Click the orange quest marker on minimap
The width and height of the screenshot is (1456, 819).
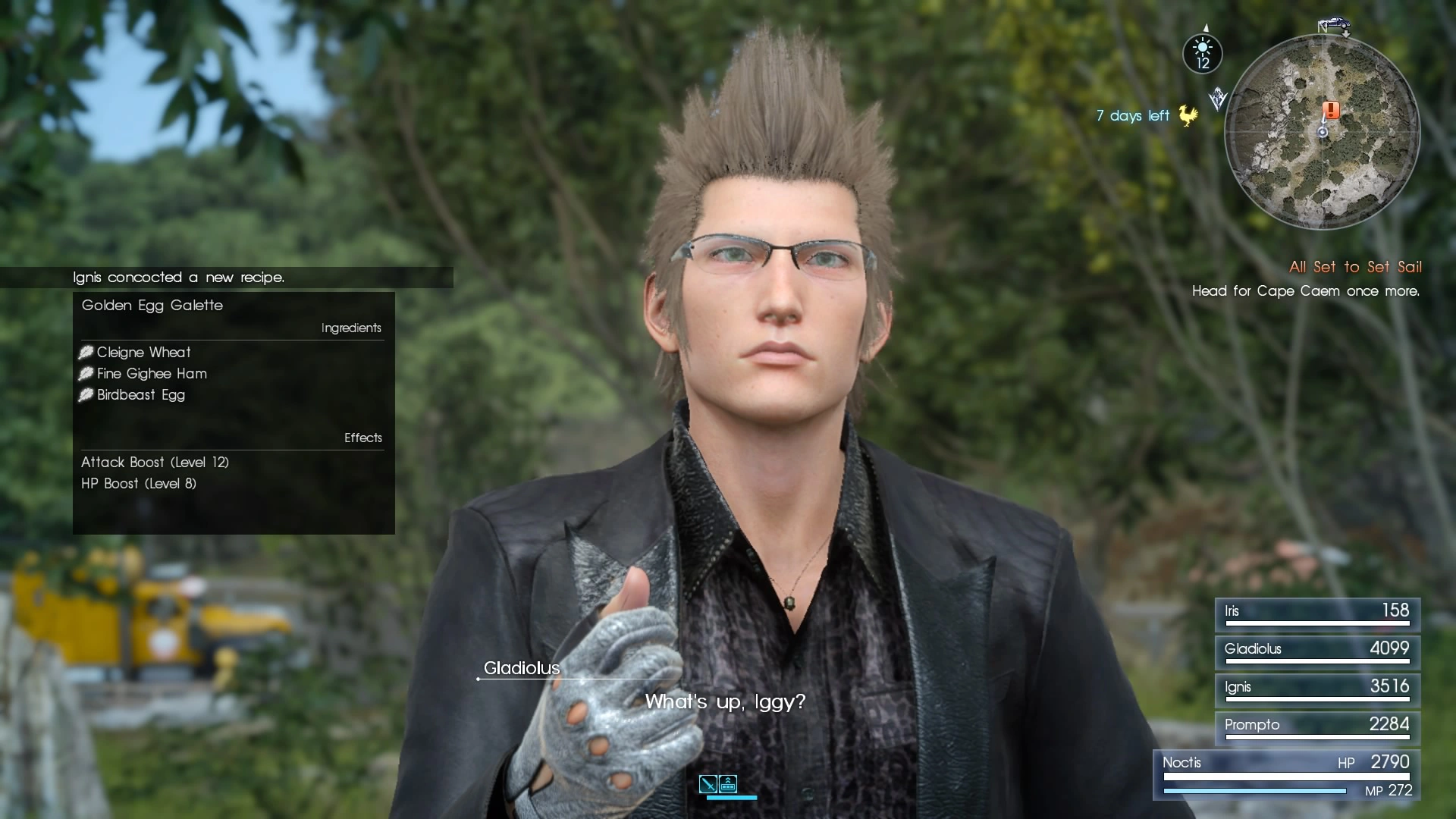pos(1331,111)
